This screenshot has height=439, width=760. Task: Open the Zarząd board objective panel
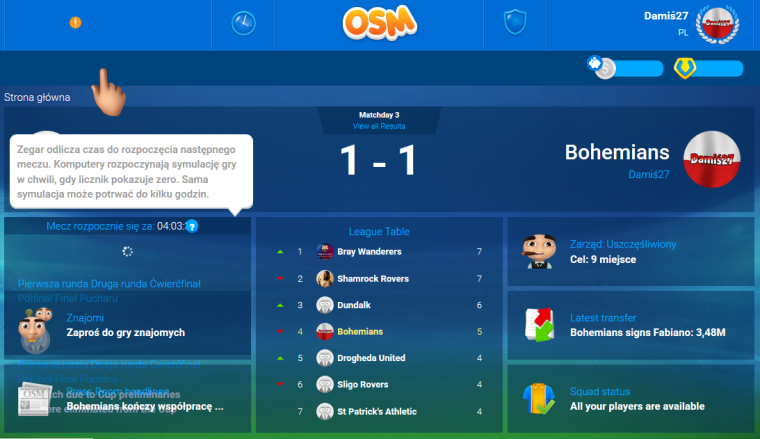[630, 252]
